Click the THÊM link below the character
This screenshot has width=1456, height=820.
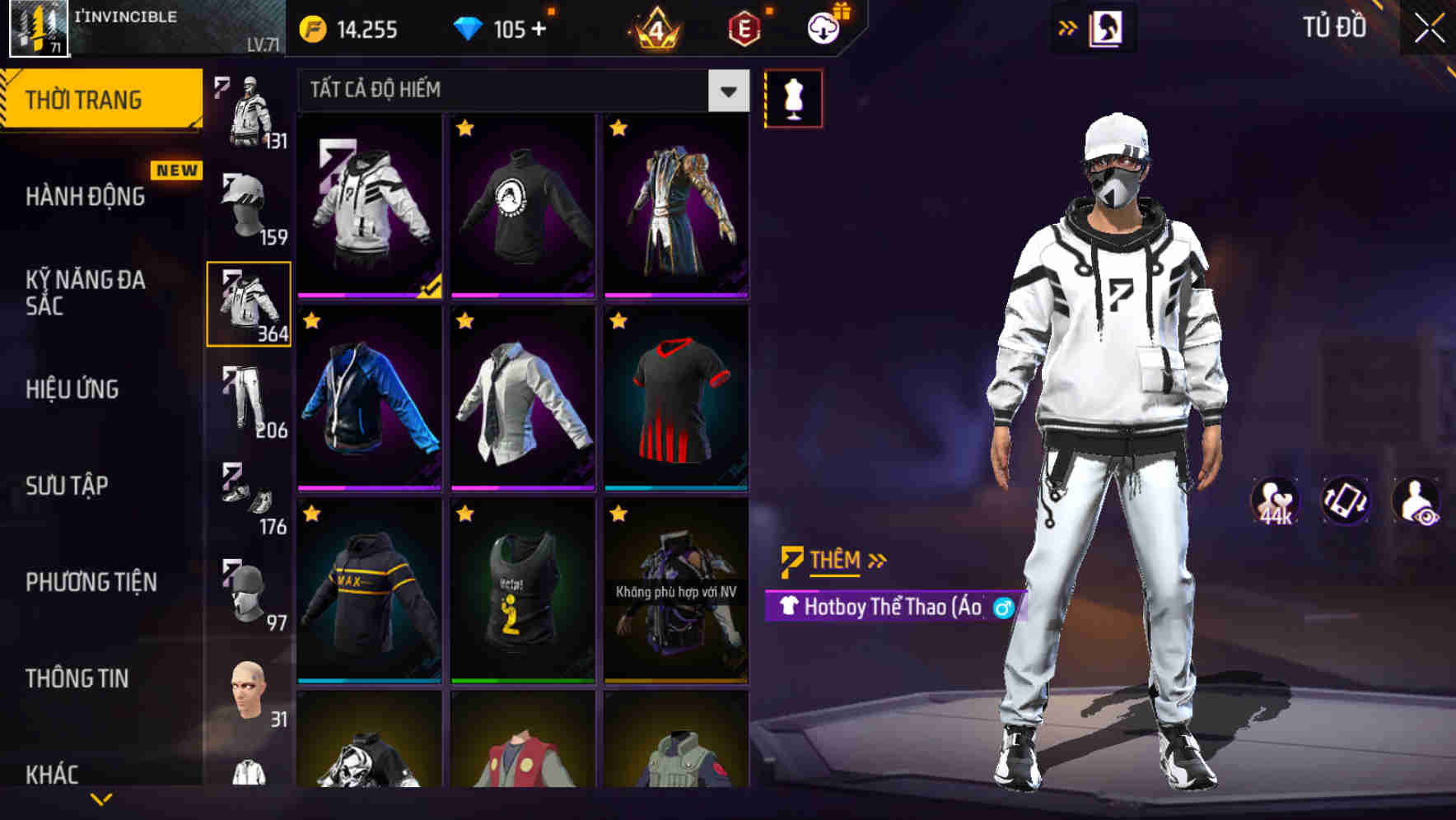point(833,560)
